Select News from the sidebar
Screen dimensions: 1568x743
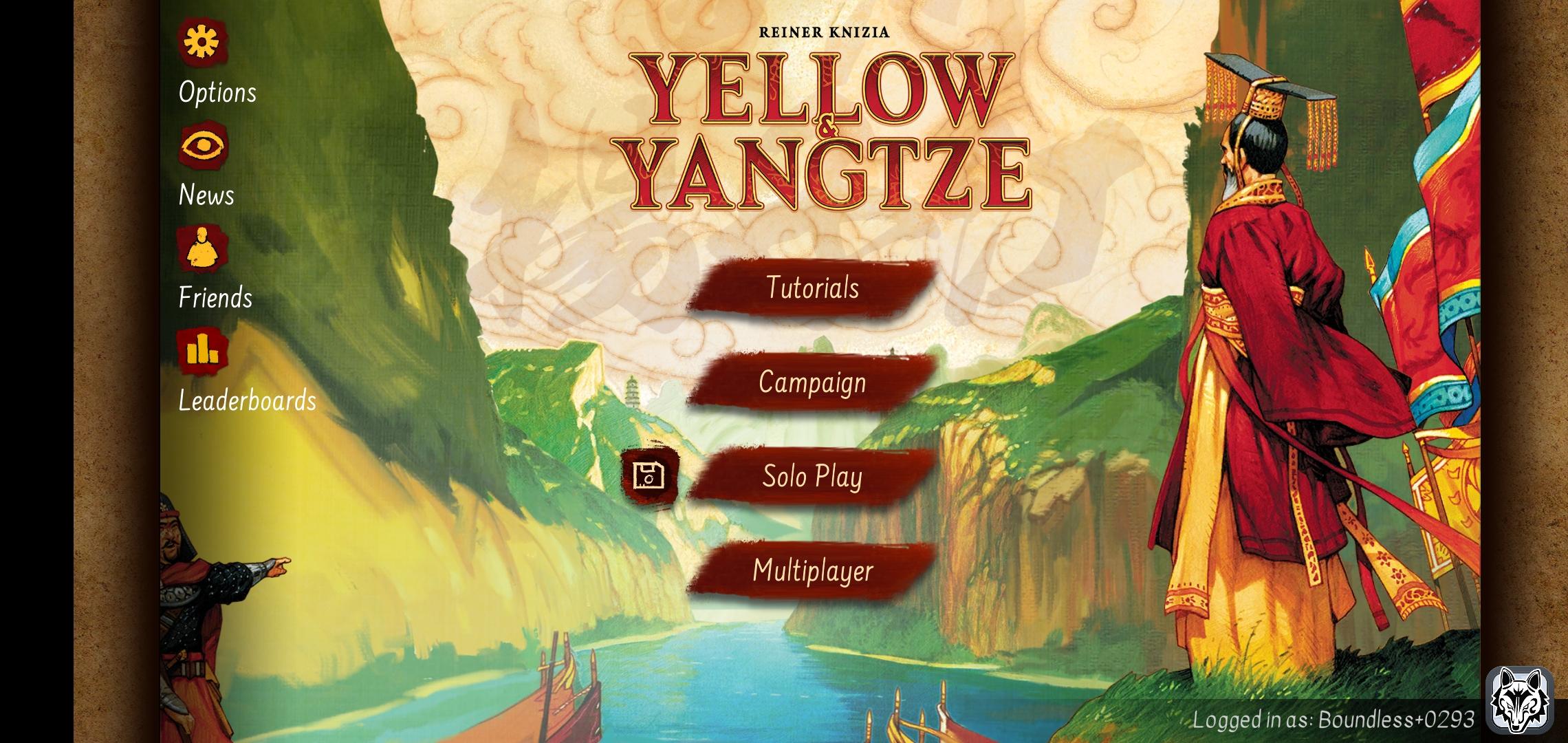[x=206, y=195]
